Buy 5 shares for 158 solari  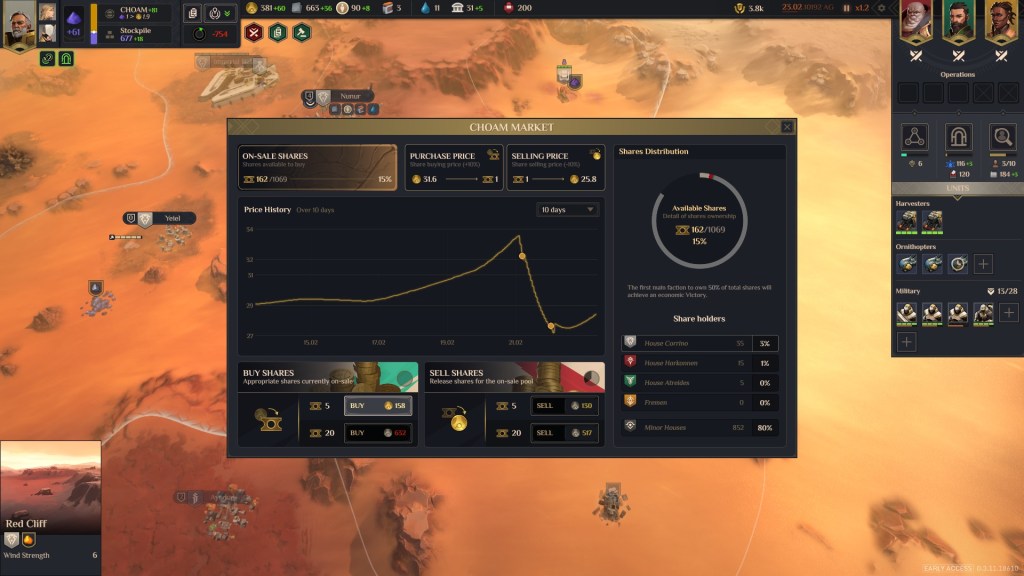tap(377, 406)
